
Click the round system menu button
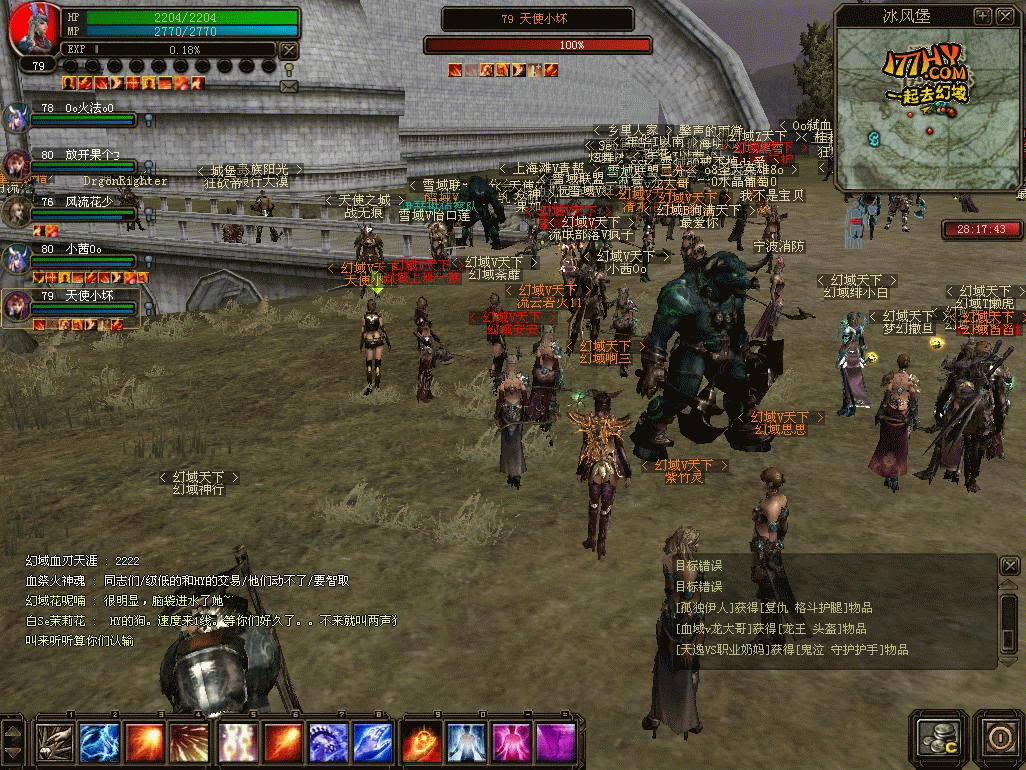997,738
